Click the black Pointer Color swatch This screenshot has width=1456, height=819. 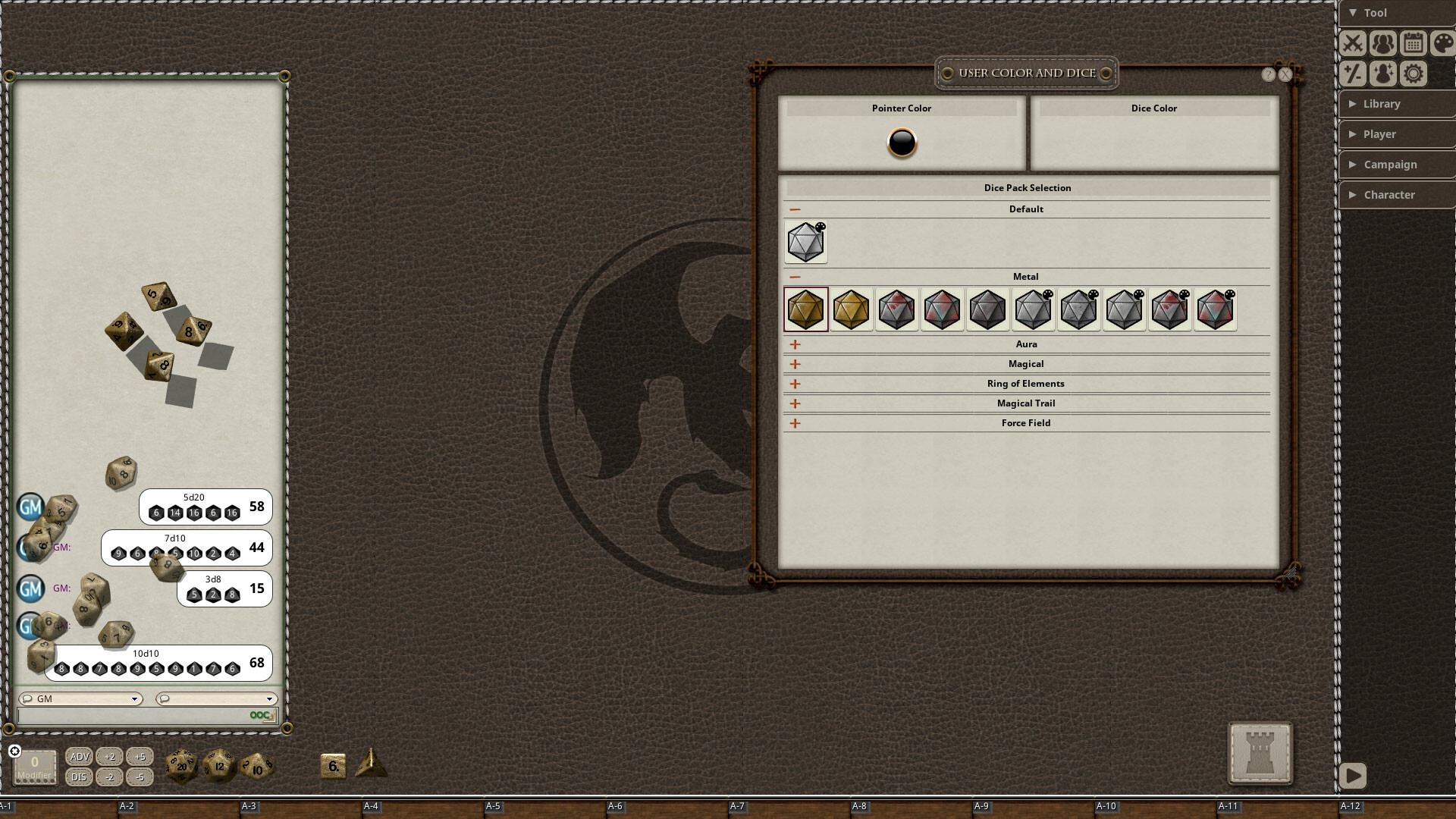pos(901,143)
